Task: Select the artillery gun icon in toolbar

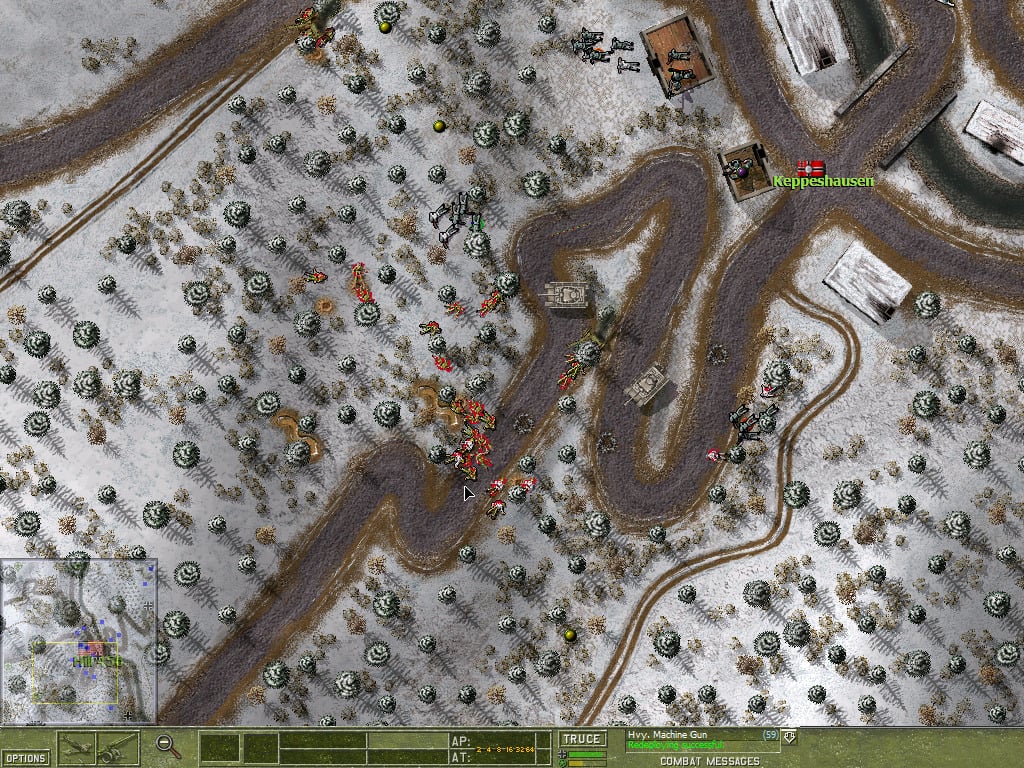Action: tap(119, 747)
